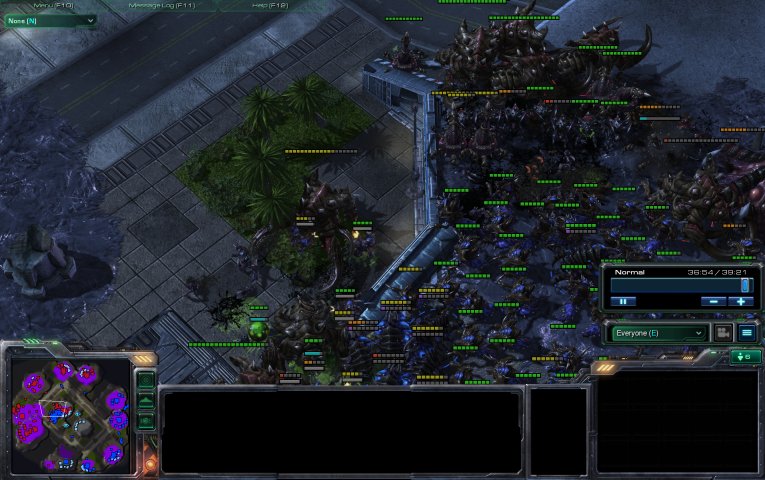Click the minimap ping button
765x480 pixels.
pyautogui.click(x=146, y=381)
